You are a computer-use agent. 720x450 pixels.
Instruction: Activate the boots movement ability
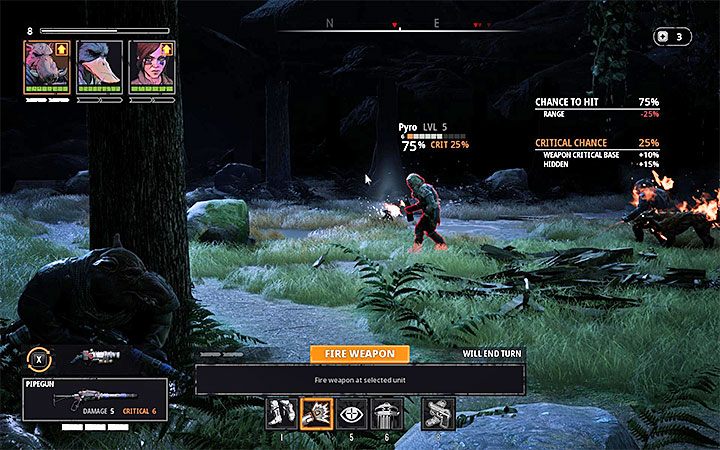[x=281, y=413]
